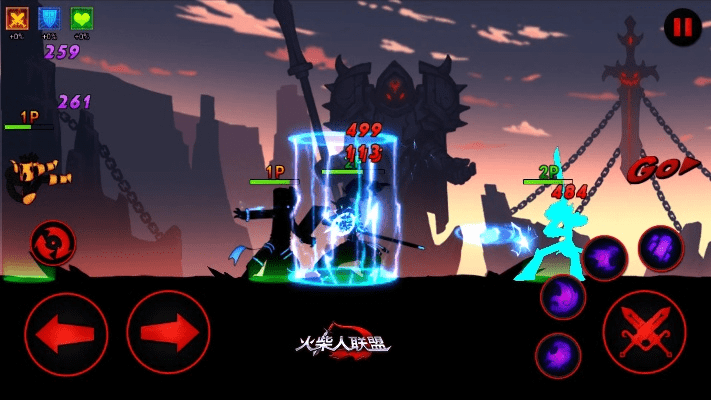Use the purple fist skill
Image resolution: width=711 pixels, height=400 pixels.
pos(660,246)
